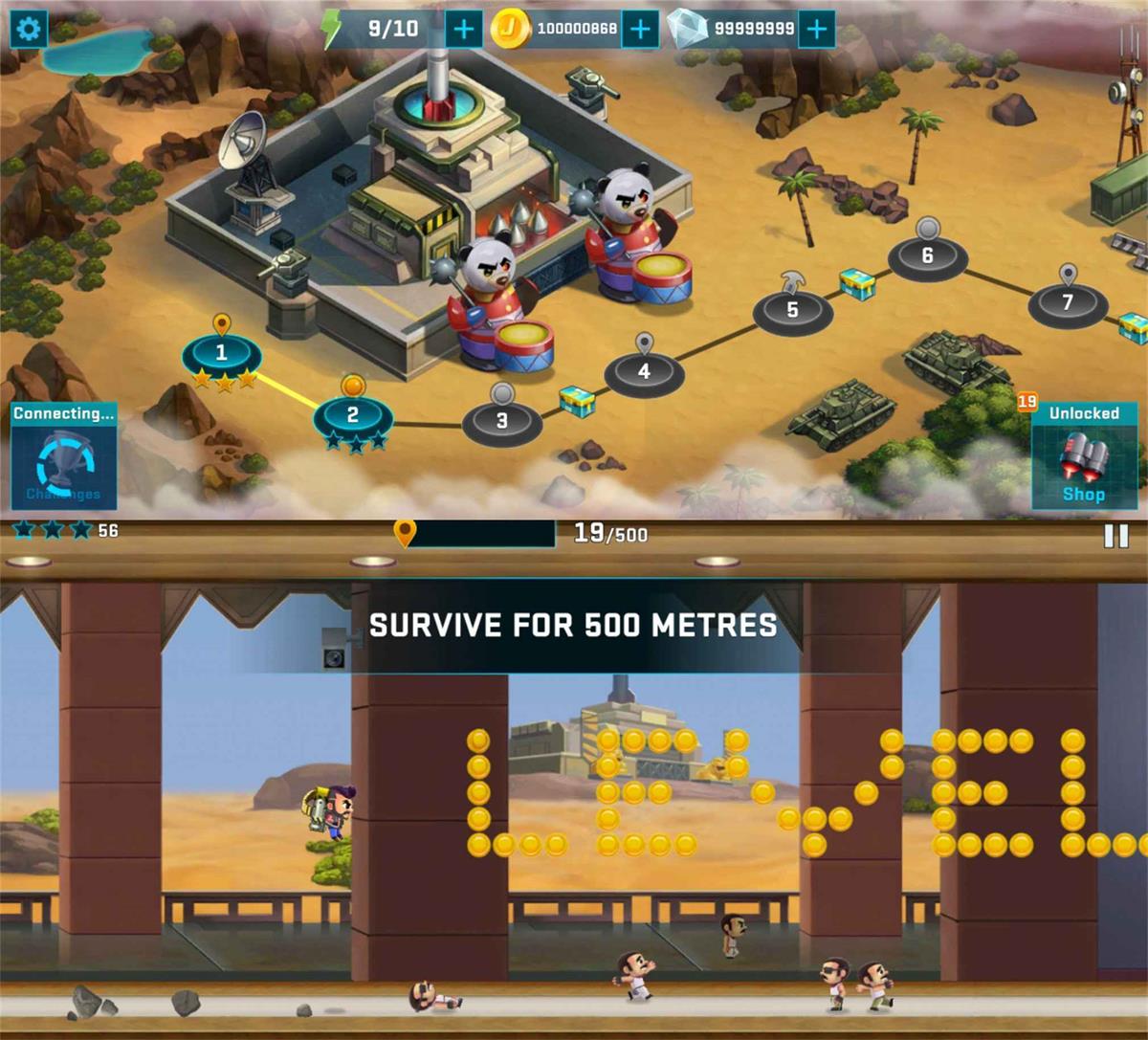This screenshot has width=1148, height=1040.
Task: Add more energy with the plus button
Action: click(x=464, y=29)
